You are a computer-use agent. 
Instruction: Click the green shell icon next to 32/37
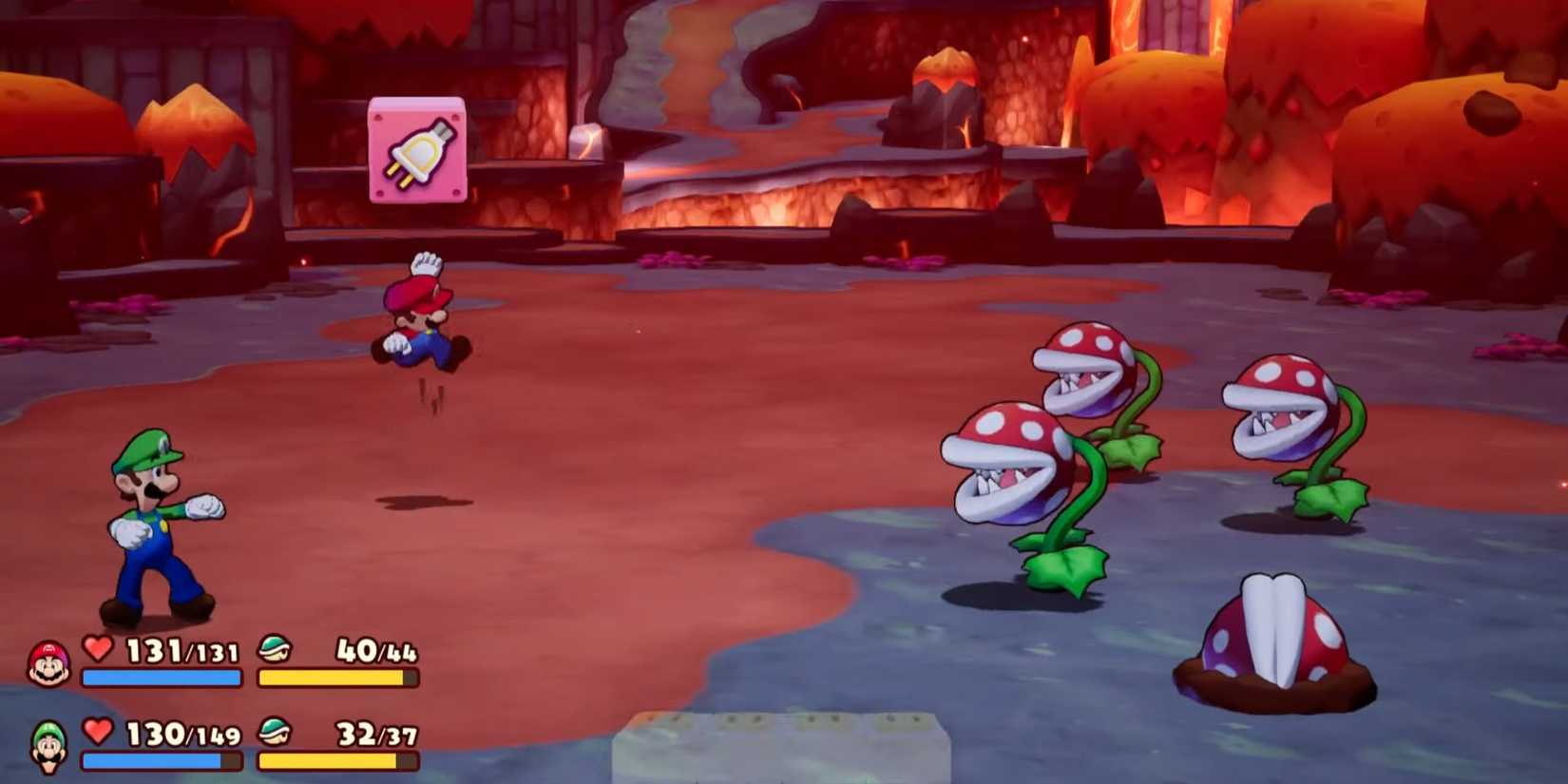274,733
